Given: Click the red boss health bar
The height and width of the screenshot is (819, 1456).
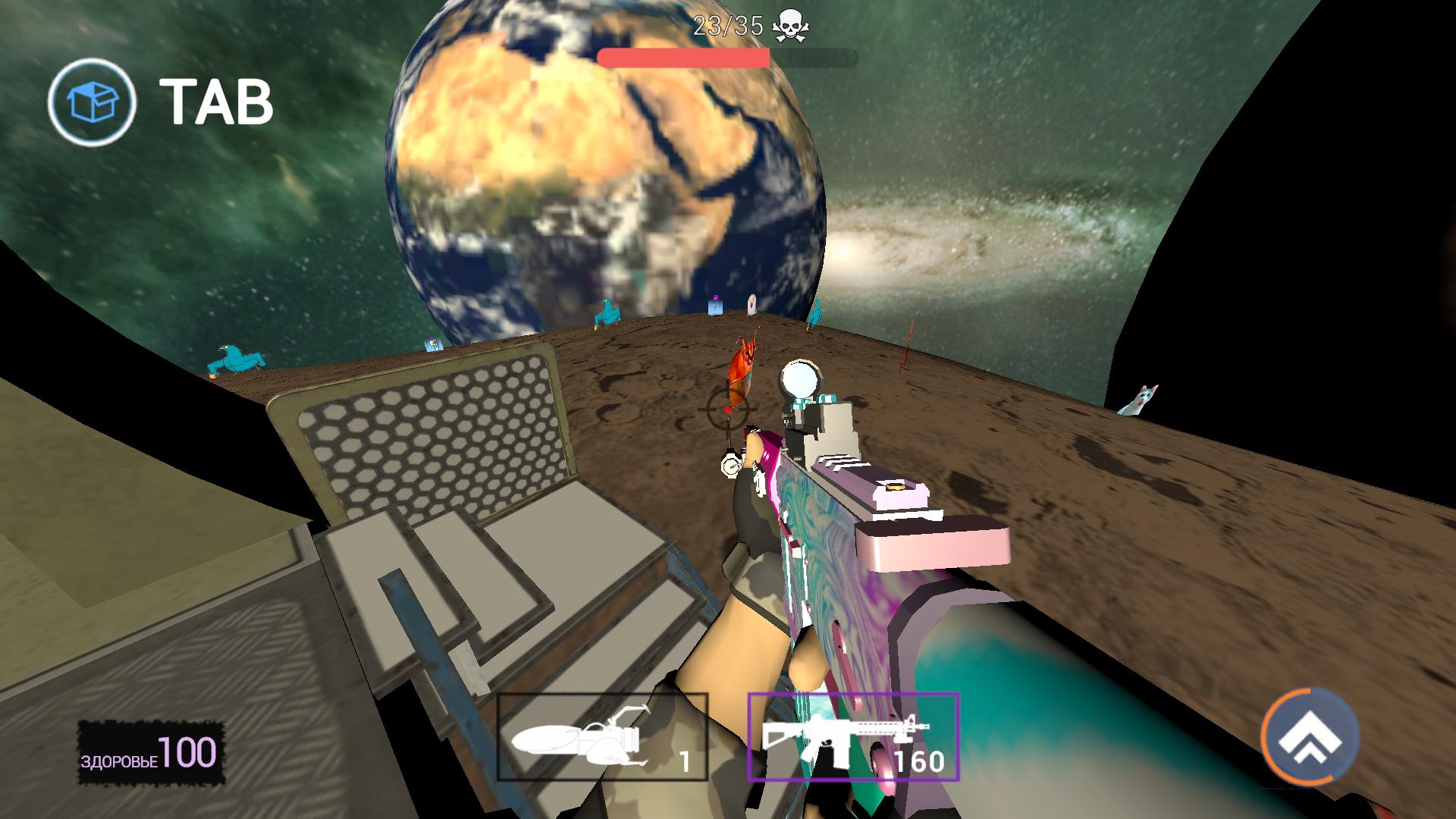Looking at the screenshot, I should pyautogui.click(x=682, y=54).
